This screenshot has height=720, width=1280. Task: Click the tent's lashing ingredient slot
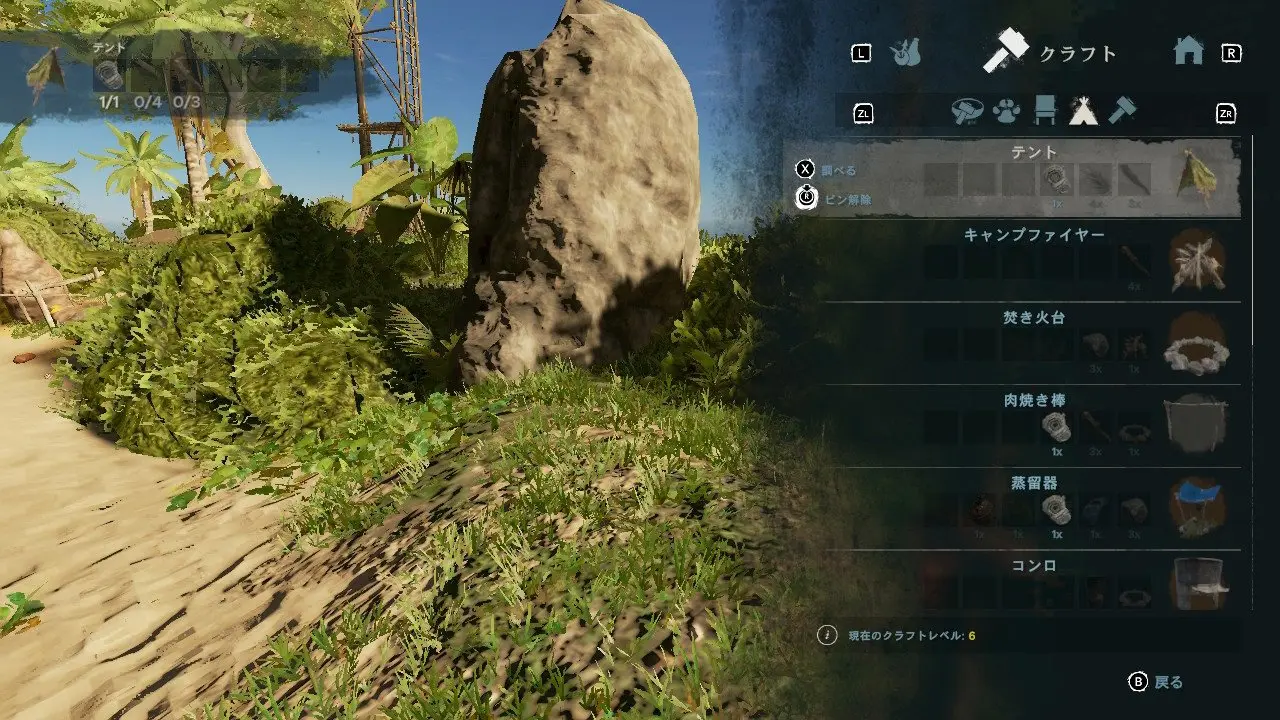[1056, 180]
